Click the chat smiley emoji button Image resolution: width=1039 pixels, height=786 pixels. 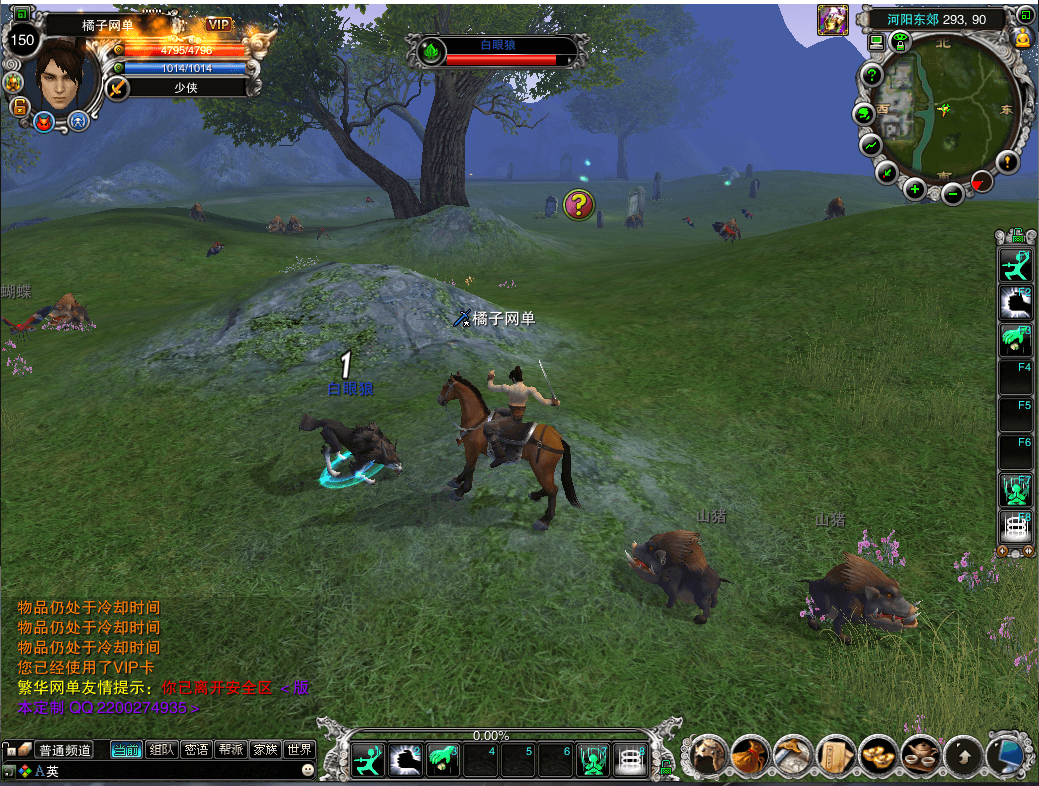coord(308,770)
